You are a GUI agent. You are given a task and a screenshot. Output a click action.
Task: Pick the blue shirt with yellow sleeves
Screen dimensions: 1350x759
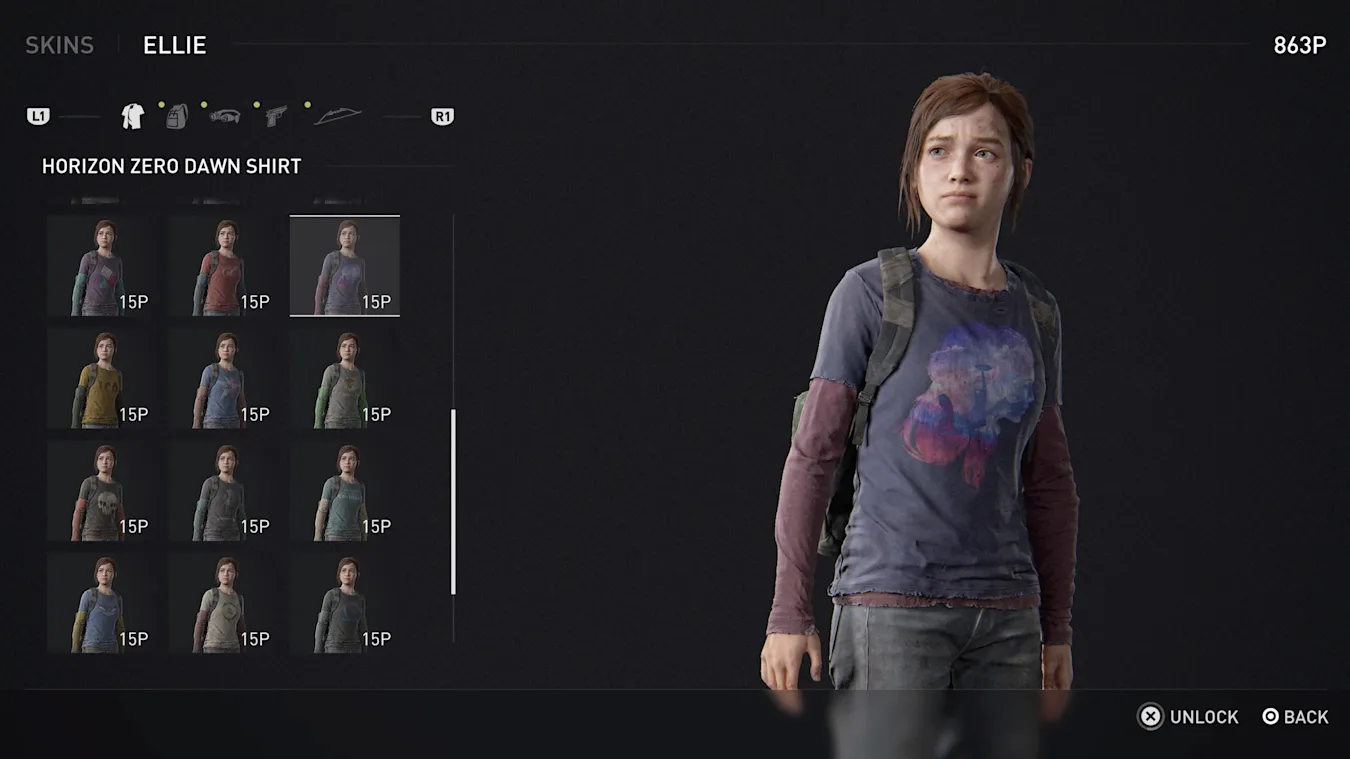tap(102, 604)
